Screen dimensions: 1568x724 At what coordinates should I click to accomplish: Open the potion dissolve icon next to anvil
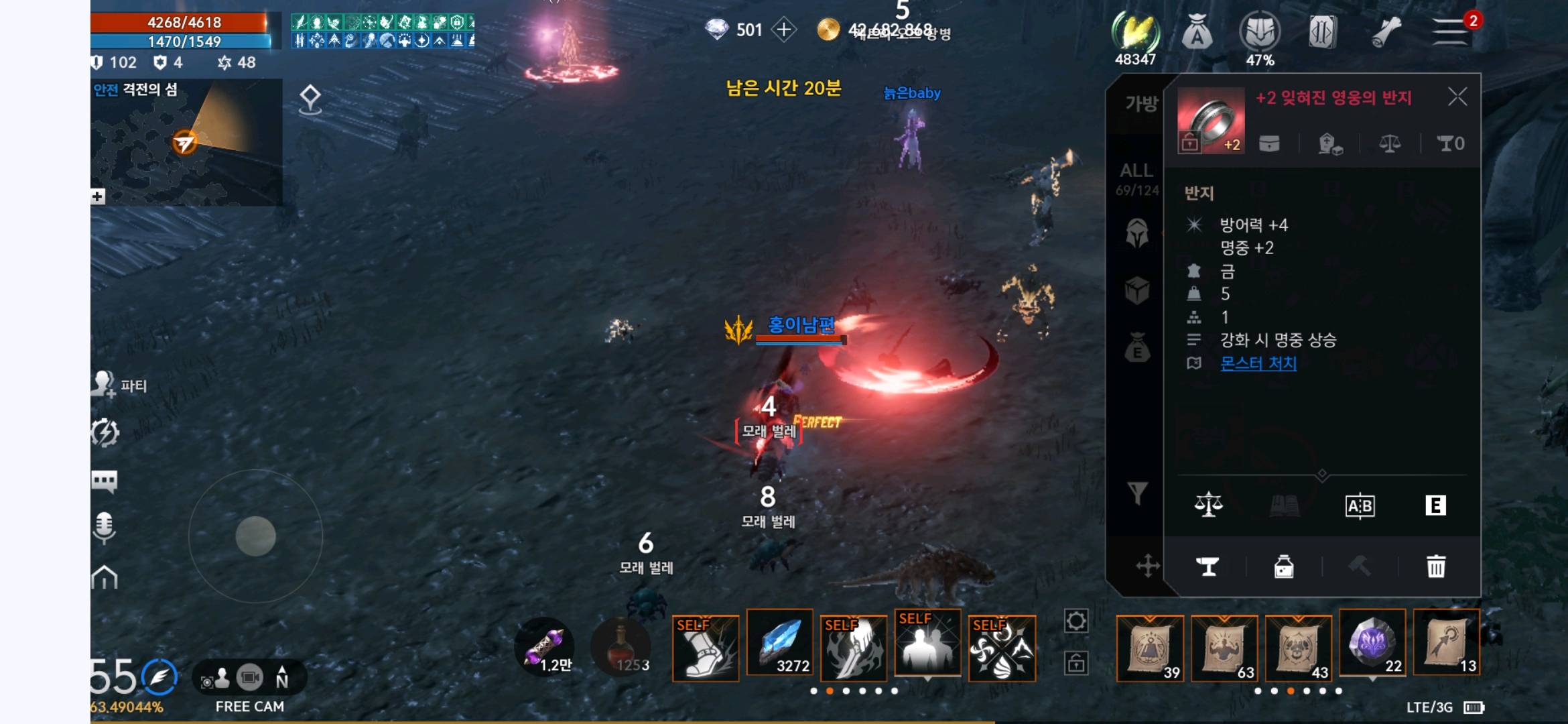click(x=1283, y=566)
